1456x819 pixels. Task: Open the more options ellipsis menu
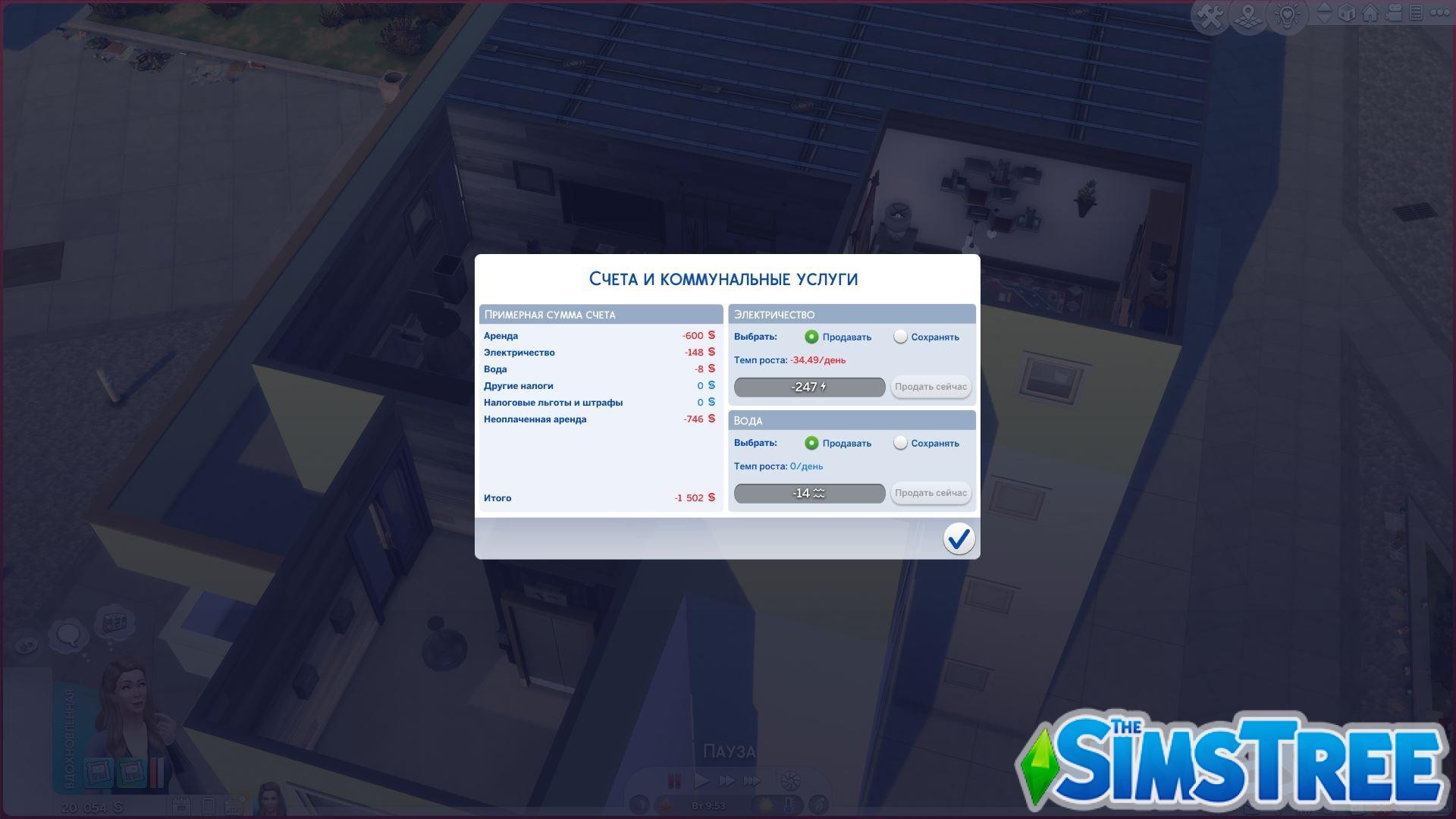coord(1441,11)
